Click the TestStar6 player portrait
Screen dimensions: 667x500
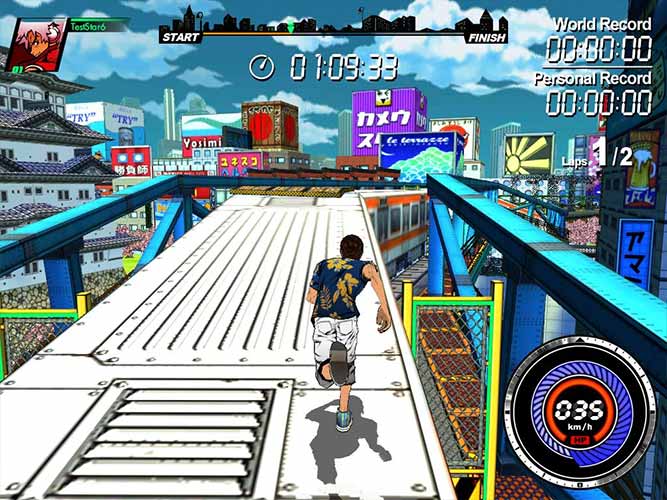click(x=34, y=46)
